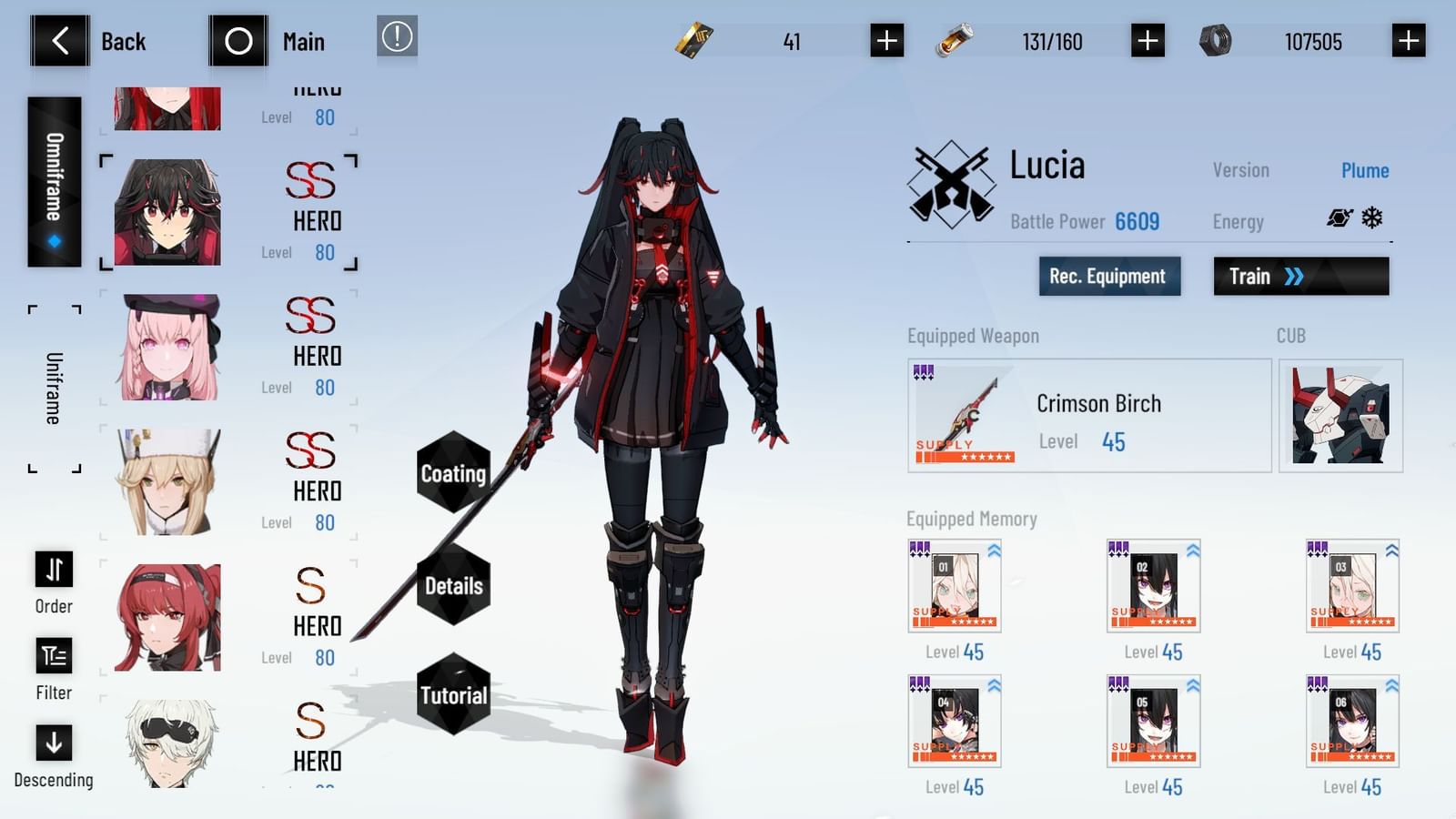
Task: Click the crossed-pistols emblem beside Lucia's name
Action: pyautogui.click(x=954, y=179)
